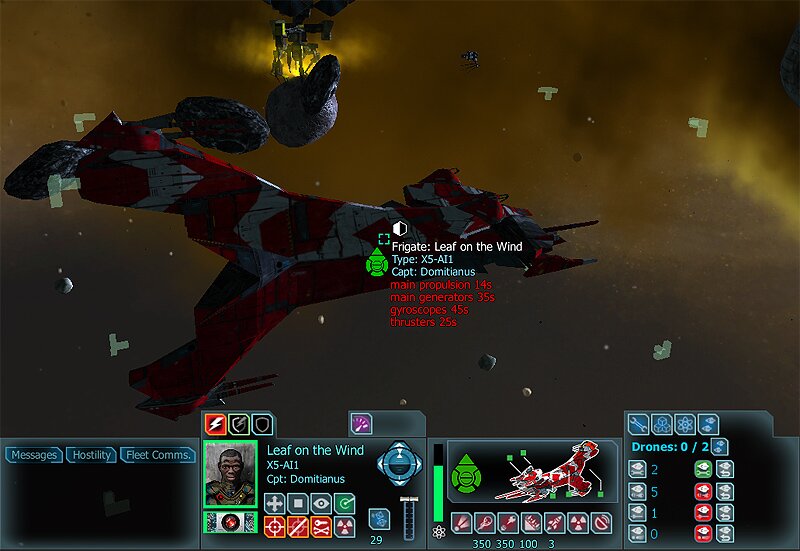Click the purple gauge icon
This screenshot has height=551, width=800.
coord(360,424)
